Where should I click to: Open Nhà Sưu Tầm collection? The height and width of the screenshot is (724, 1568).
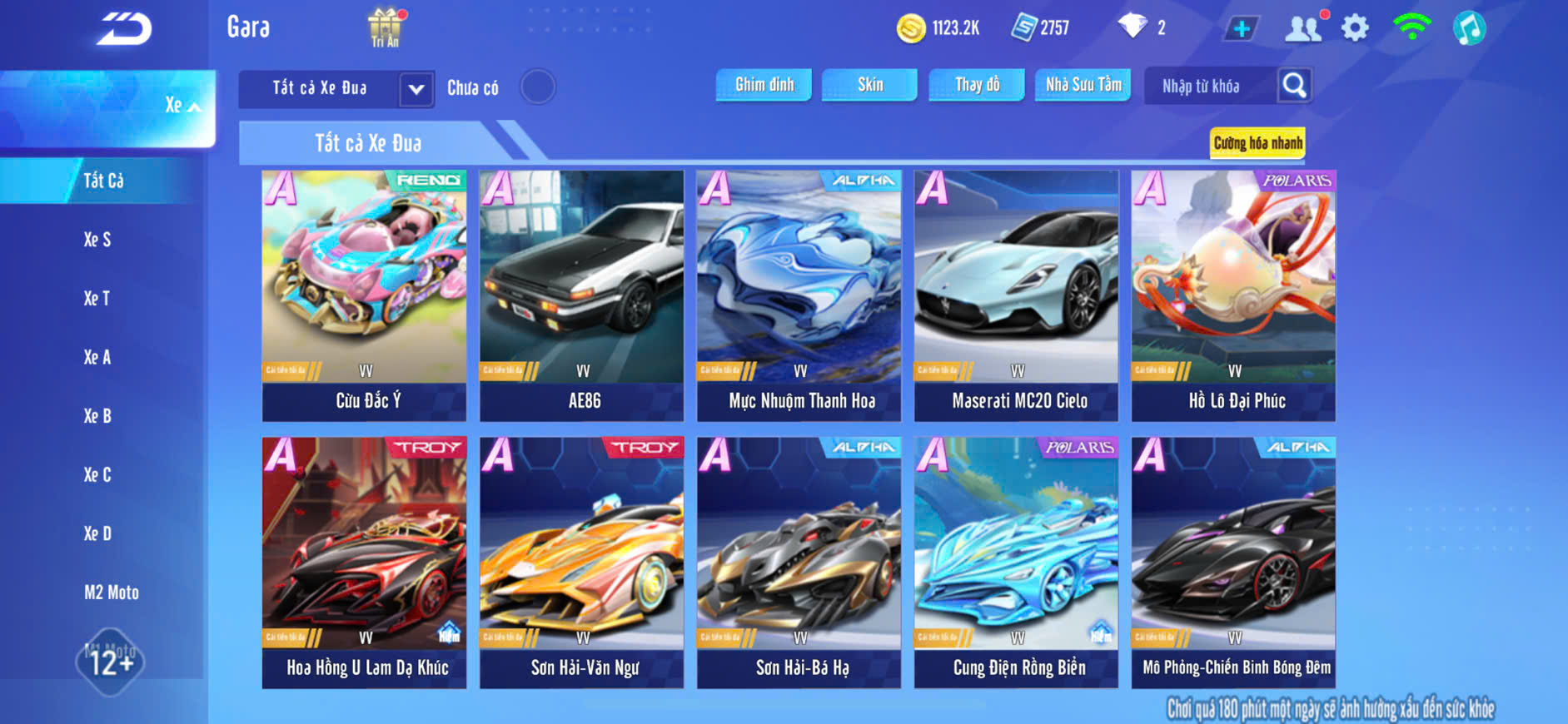(1083, 85)
